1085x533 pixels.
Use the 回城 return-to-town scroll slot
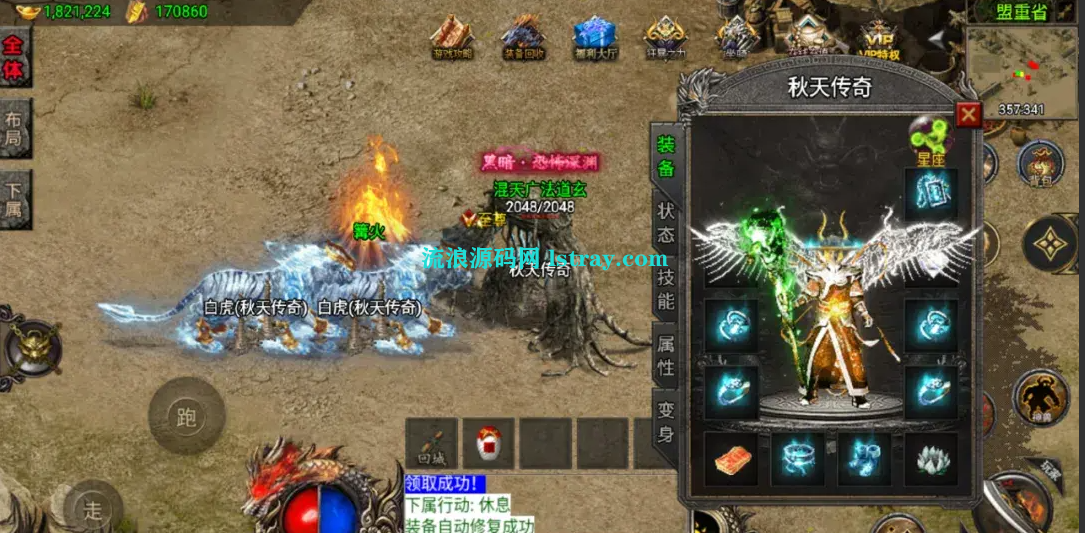point(431,444)
